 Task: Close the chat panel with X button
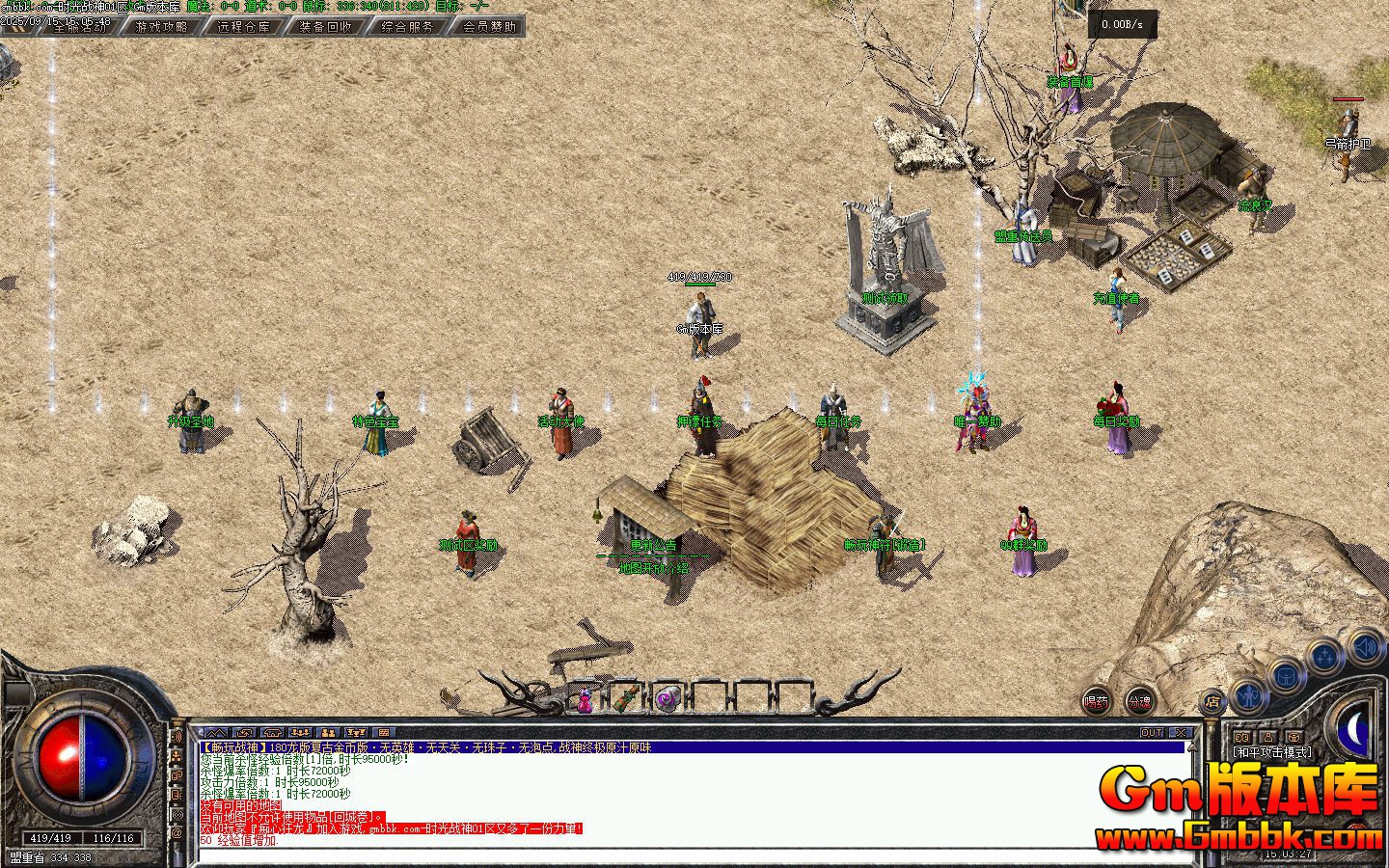point(1182,733)
